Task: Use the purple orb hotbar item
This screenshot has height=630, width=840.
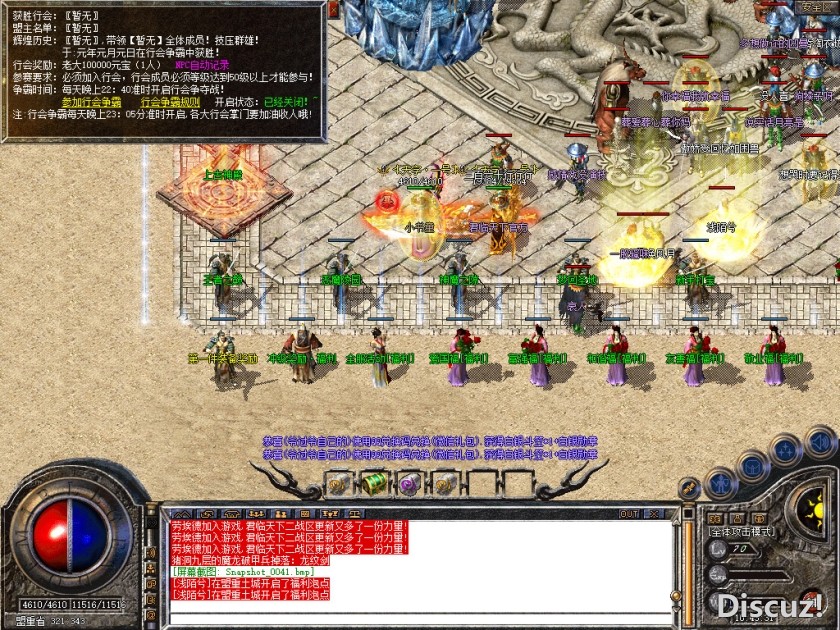Action: click(x=408, y=484)
